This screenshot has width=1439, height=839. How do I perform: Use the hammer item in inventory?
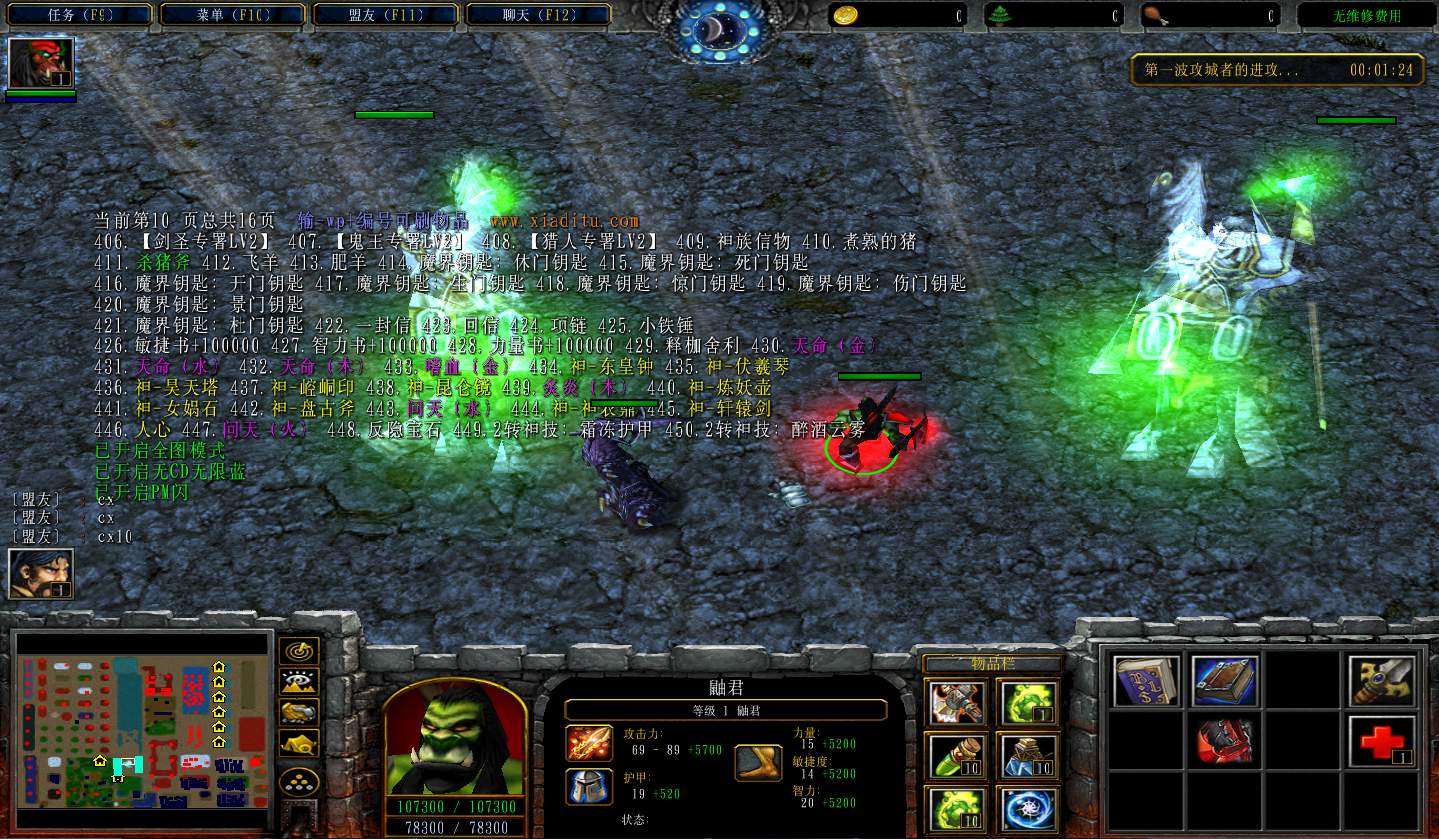coord(956,701)
